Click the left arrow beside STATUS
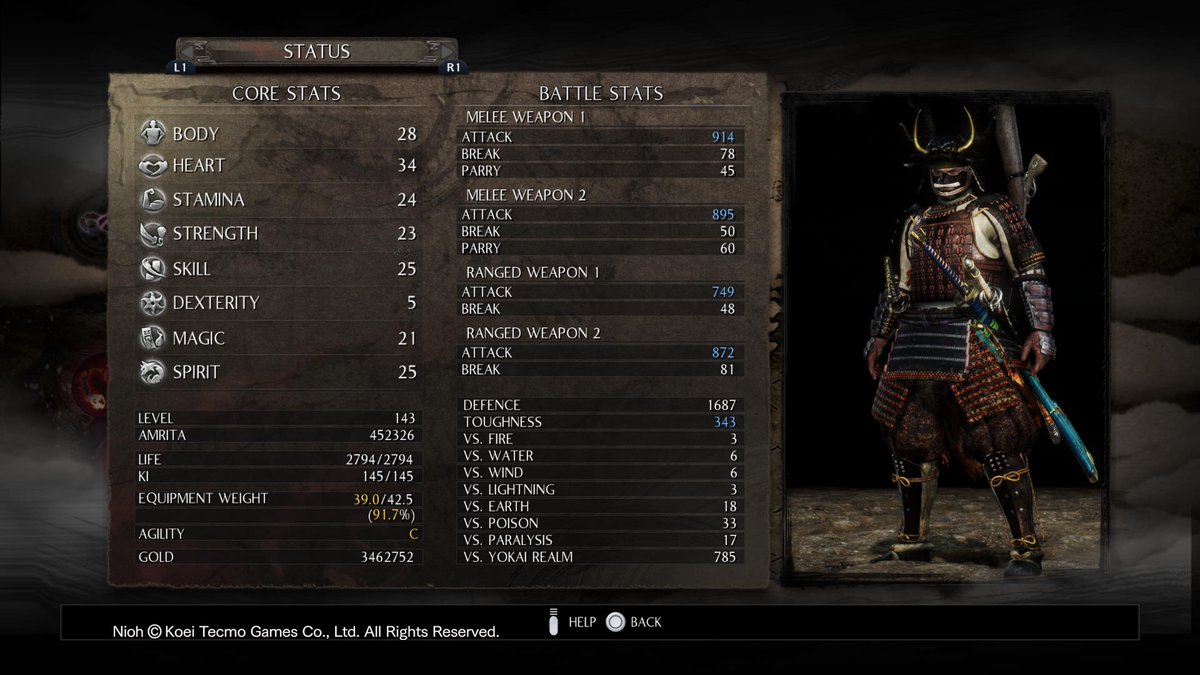This screenshot has height=675, width=1200. tap(190, 52)
